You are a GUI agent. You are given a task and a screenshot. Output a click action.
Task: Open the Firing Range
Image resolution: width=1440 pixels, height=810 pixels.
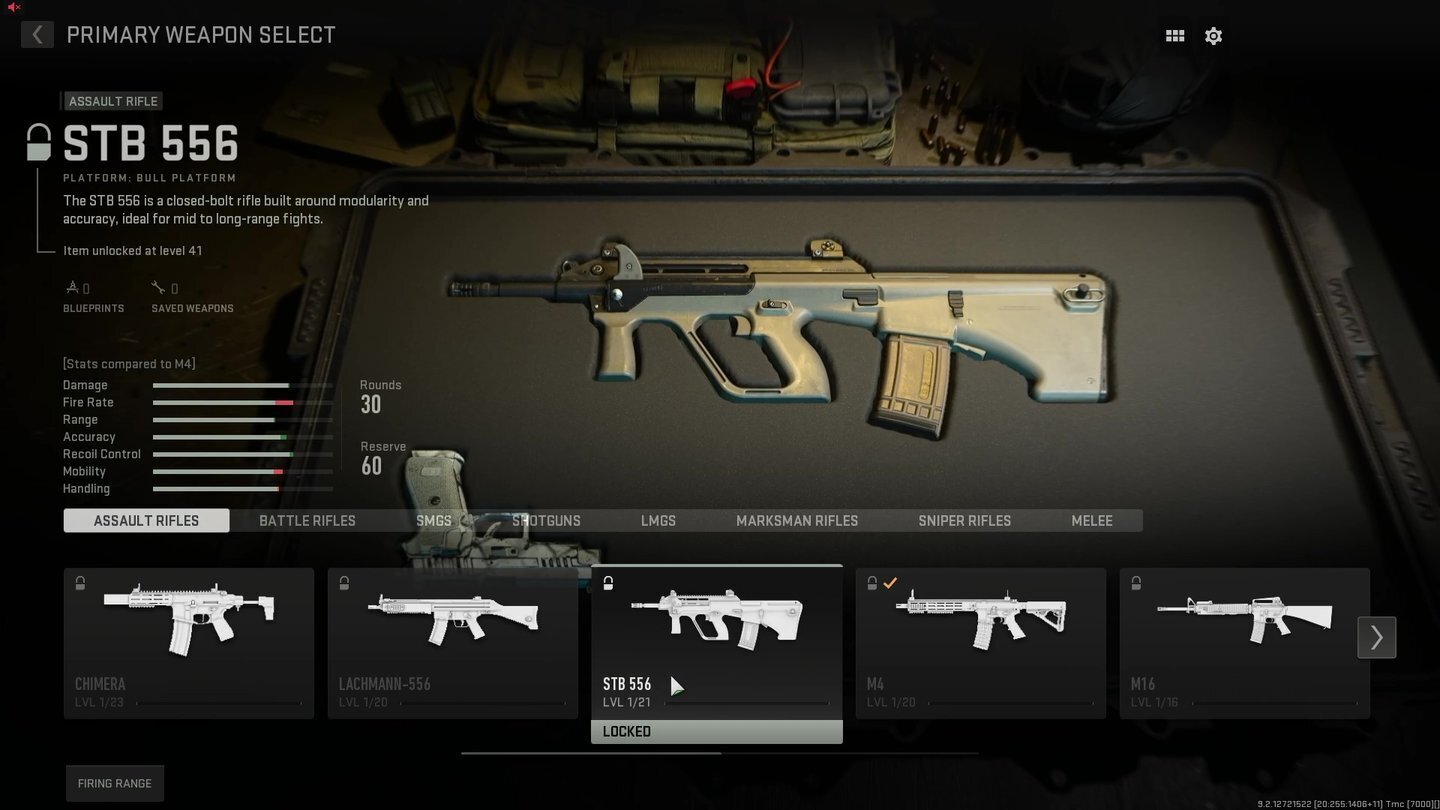click(x=114, y=783)
